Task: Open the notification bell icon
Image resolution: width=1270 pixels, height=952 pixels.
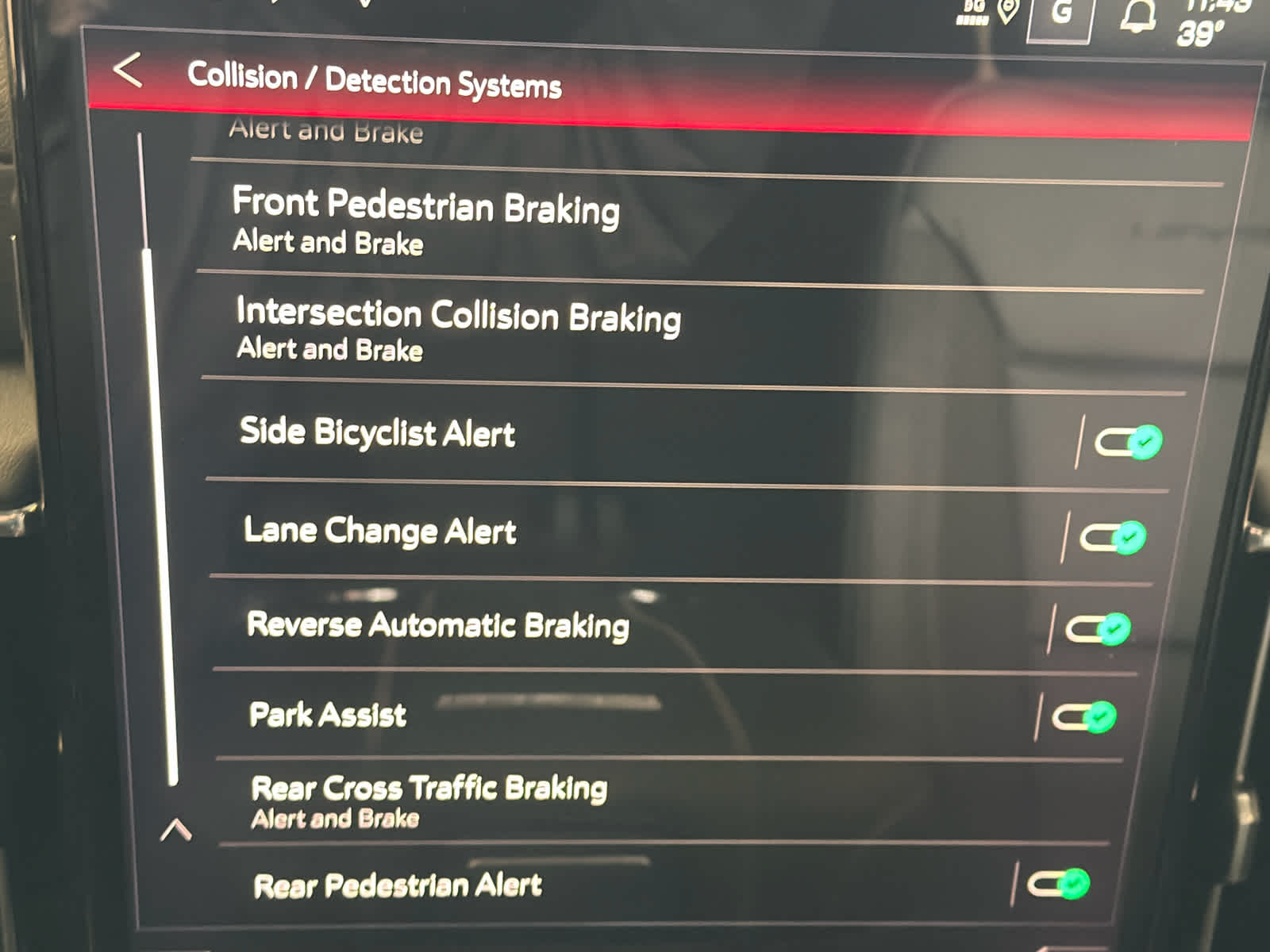Action: tap(1137, 17)
